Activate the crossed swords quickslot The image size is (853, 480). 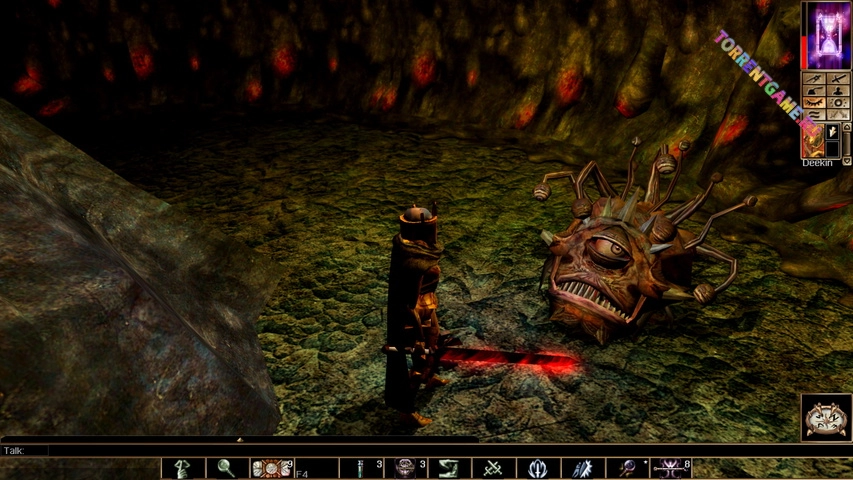point(493,468)
